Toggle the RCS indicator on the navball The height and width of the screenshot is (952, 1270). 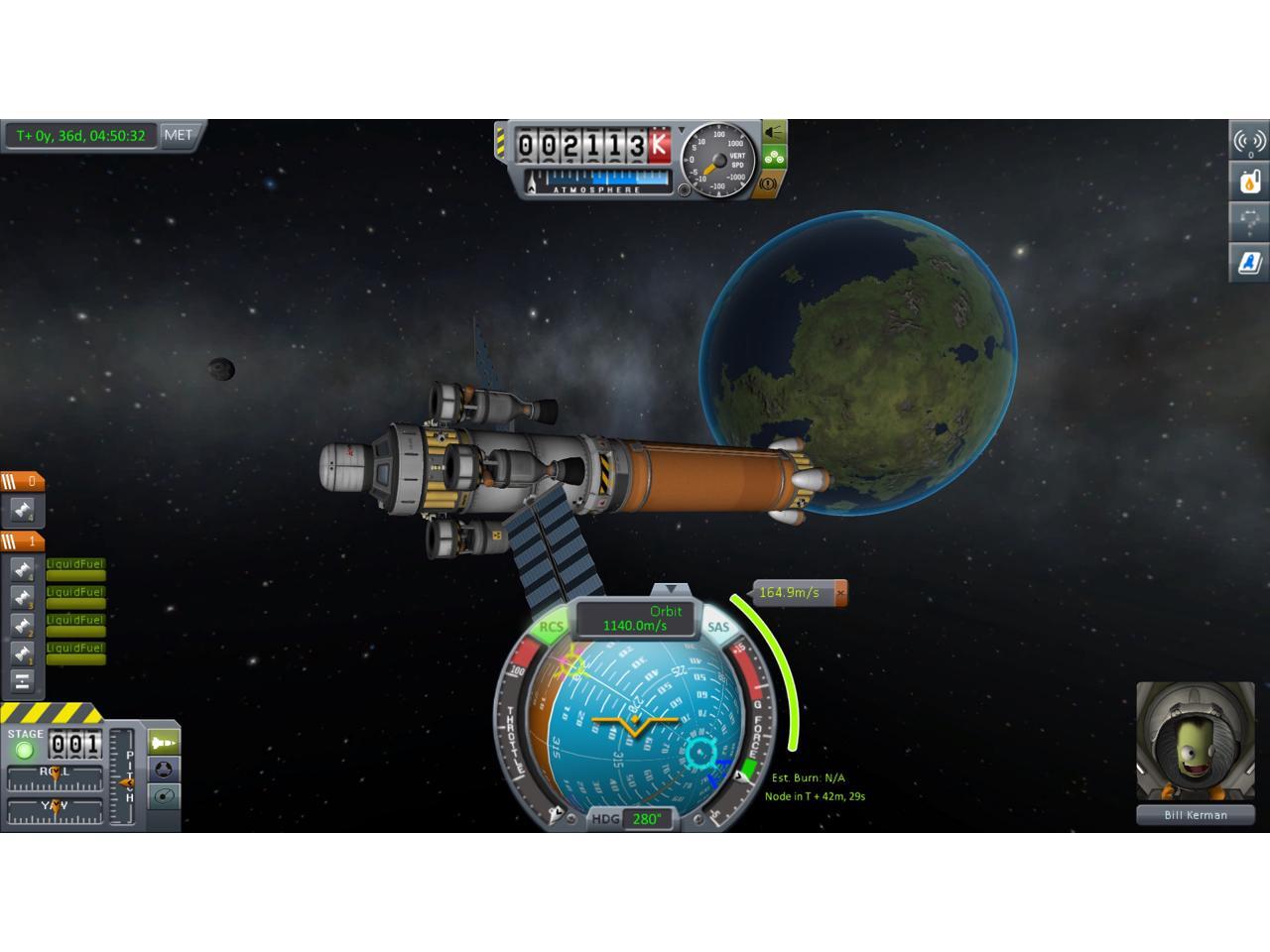coord(551,627)
